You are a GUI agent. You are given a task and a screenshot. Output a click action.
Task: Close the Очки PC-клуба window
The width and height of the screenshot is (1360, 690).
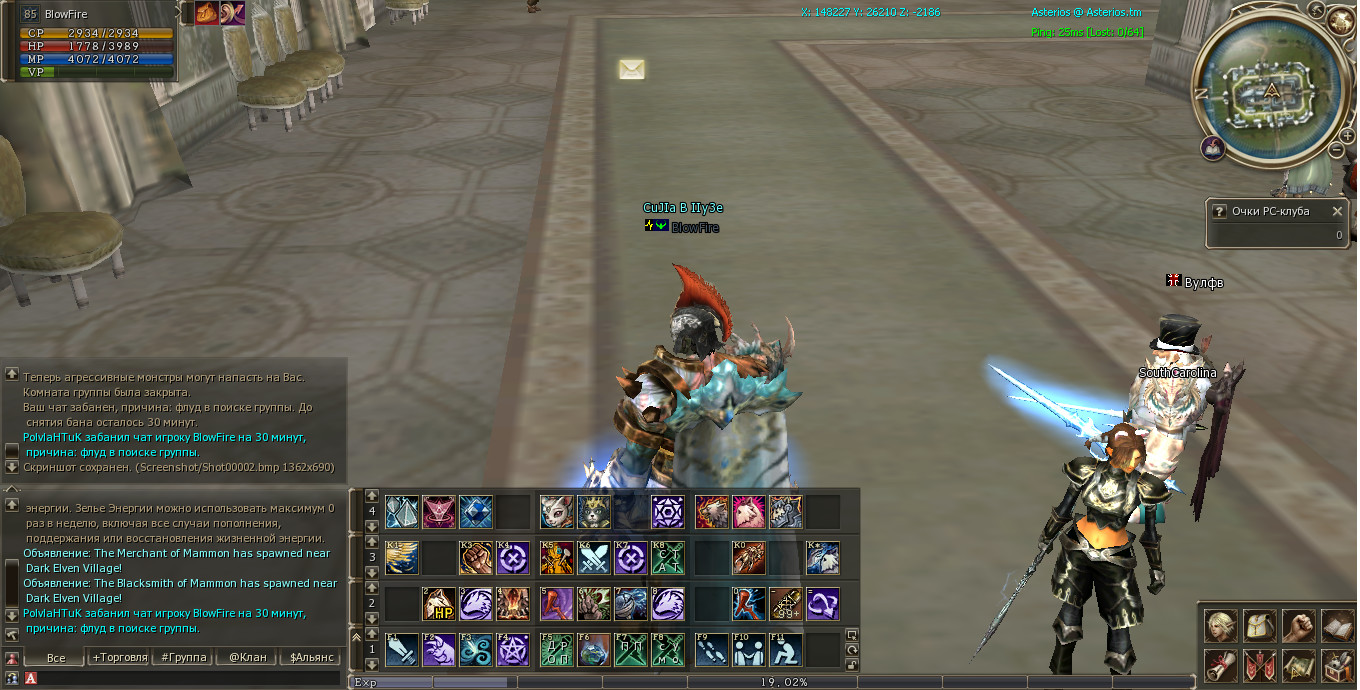click(x=1337, y=211)
